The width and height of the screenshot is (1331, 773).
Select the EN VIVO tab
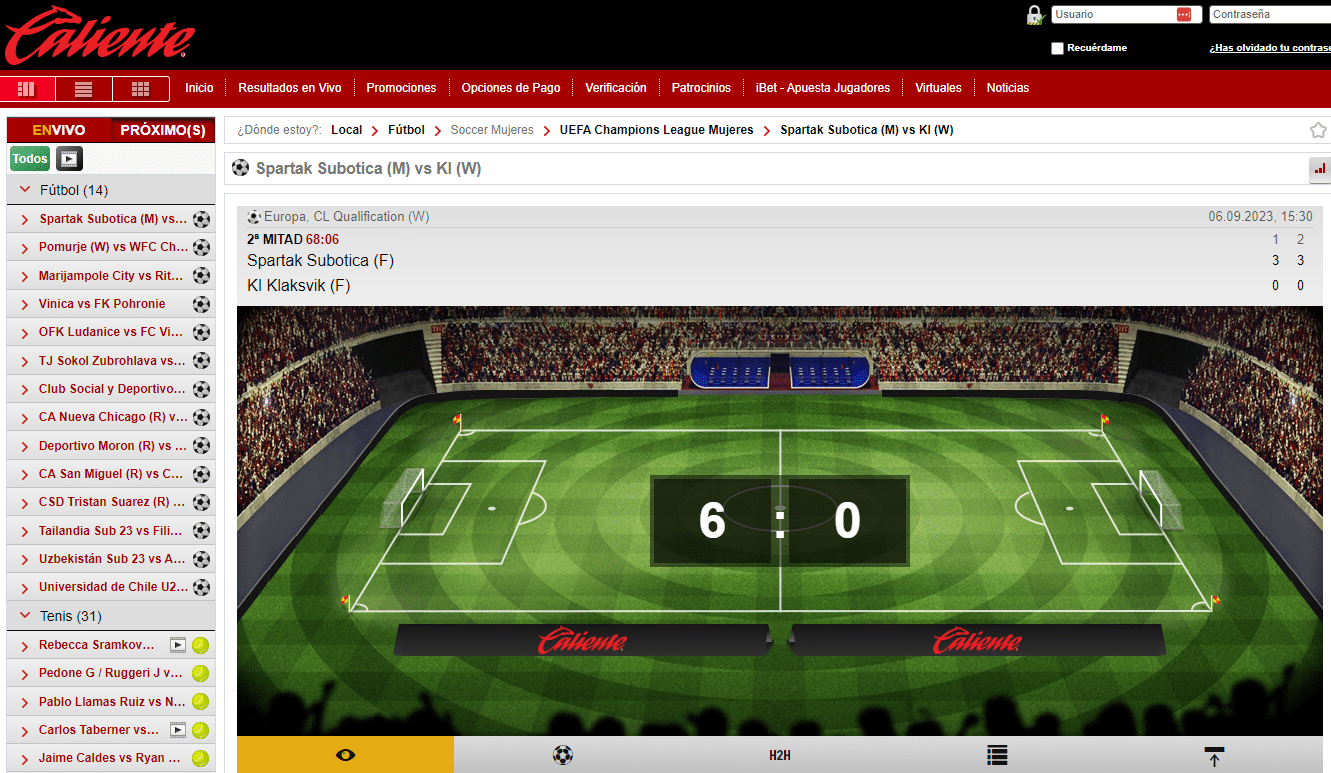[59, 130]
